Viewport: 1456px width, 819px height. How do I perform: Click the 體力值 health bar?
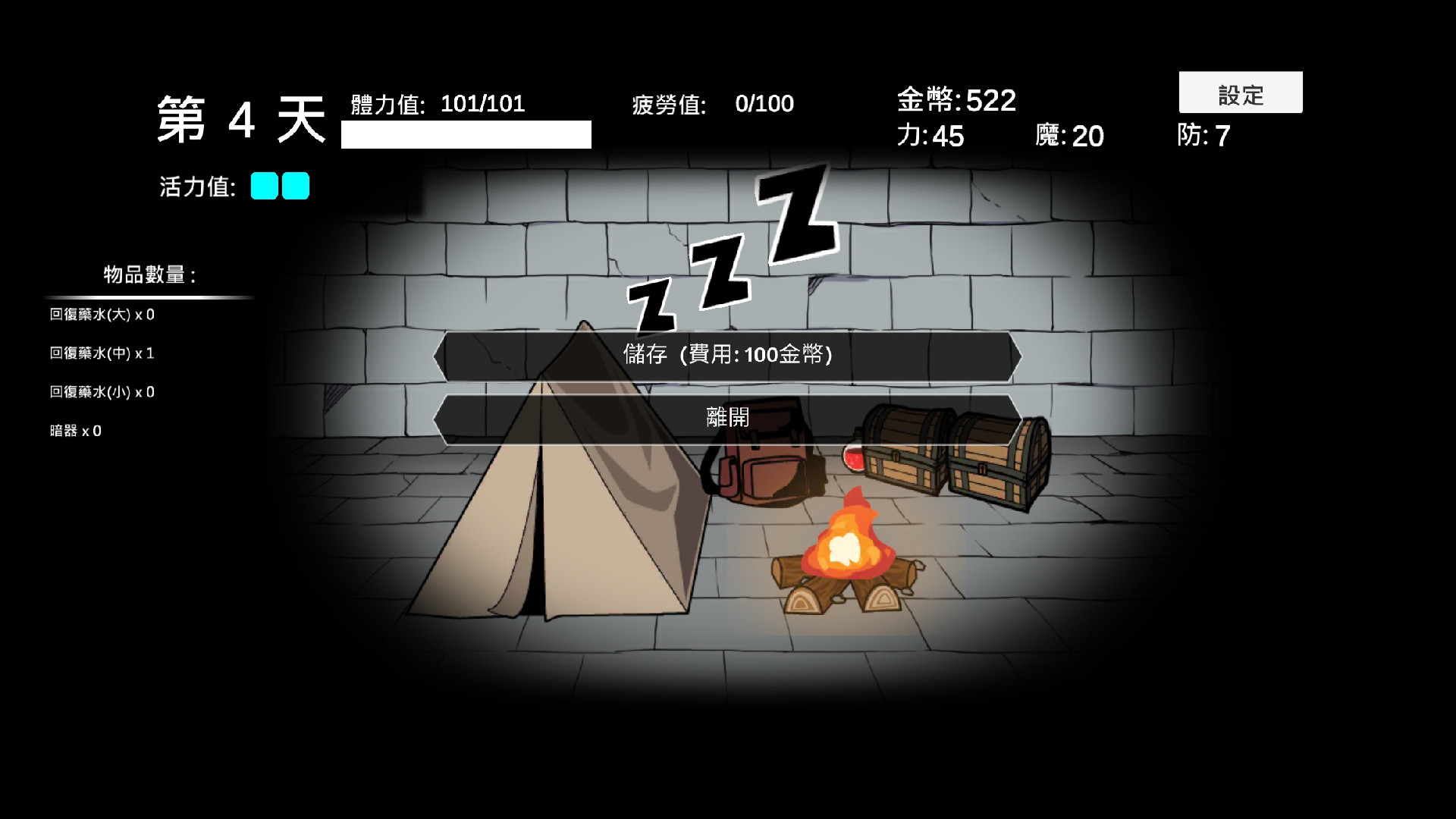(466, 133)
